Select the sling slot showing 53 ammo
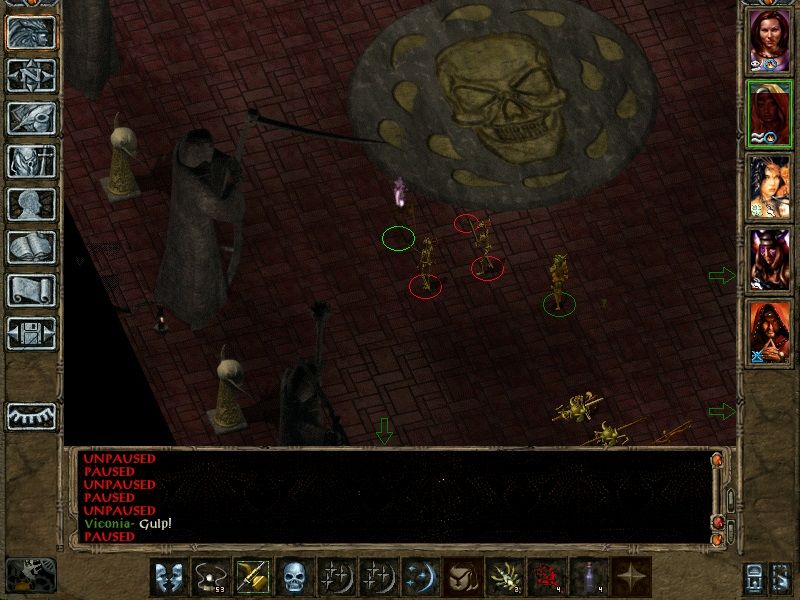Screen dimensions: 800x600 [x=208, y=577]
